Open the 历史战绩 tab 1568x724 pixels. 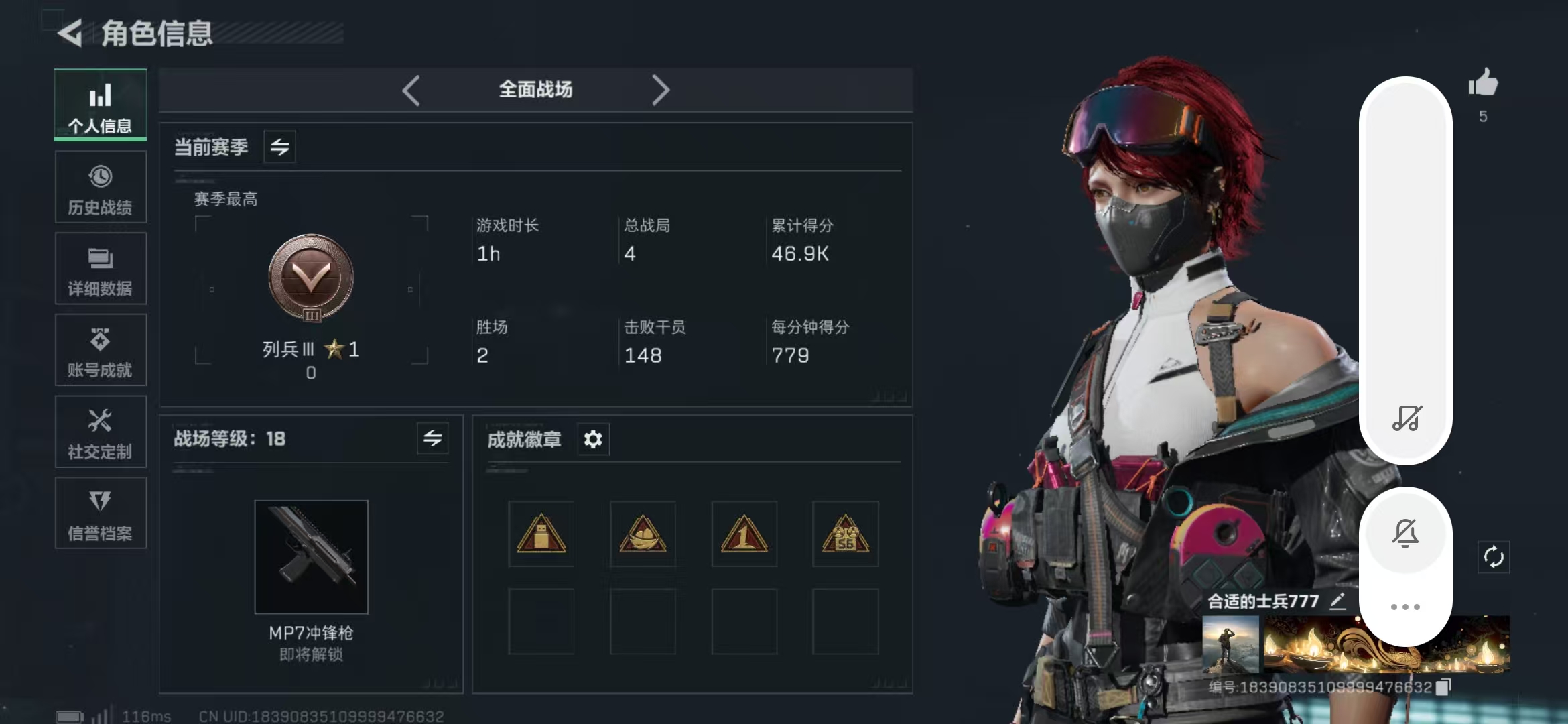click(x=101, y=188)
